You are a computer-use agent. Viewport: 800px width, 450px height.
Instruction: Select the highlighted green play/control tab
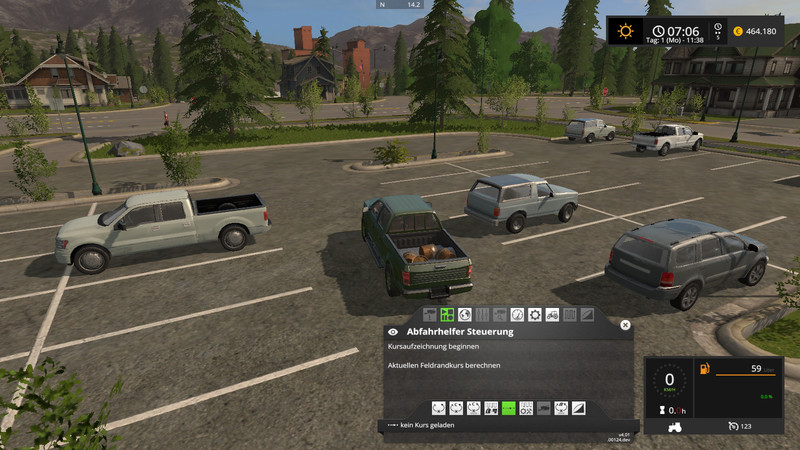coord(447,314)
